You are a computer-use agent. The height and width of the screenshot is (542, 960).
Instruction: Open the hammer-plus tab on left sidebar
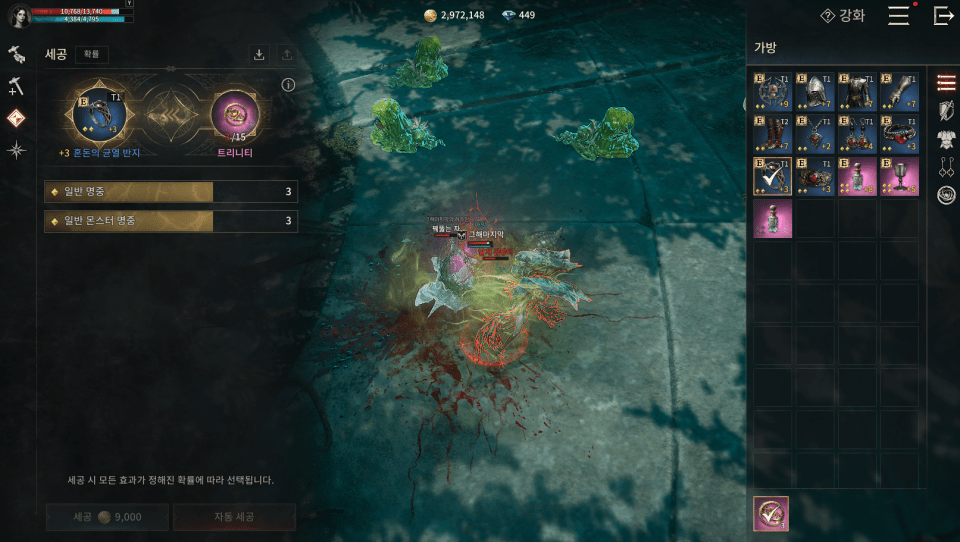(16, 87)
